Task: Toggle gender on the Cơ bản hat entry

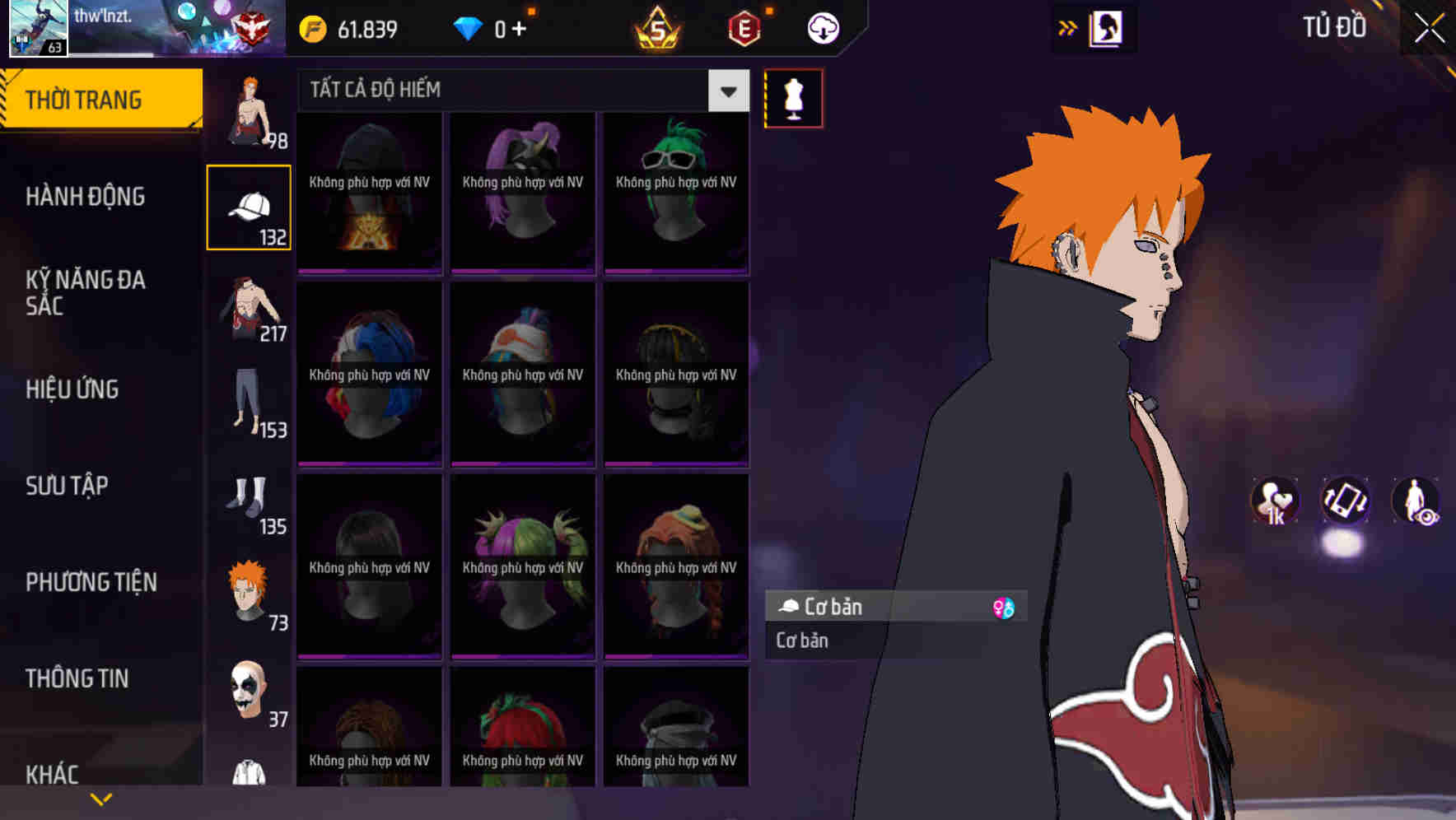Action: pos(1006,607)
